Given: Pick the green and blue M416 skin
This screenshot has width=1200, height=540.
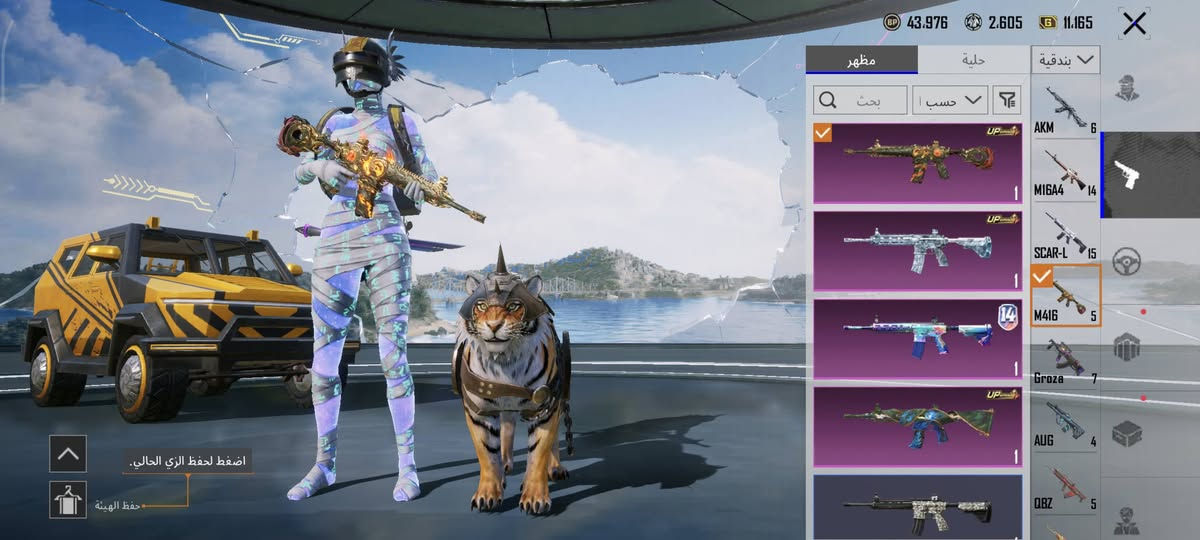Looking at the screenshot, I should click(918, 426).
